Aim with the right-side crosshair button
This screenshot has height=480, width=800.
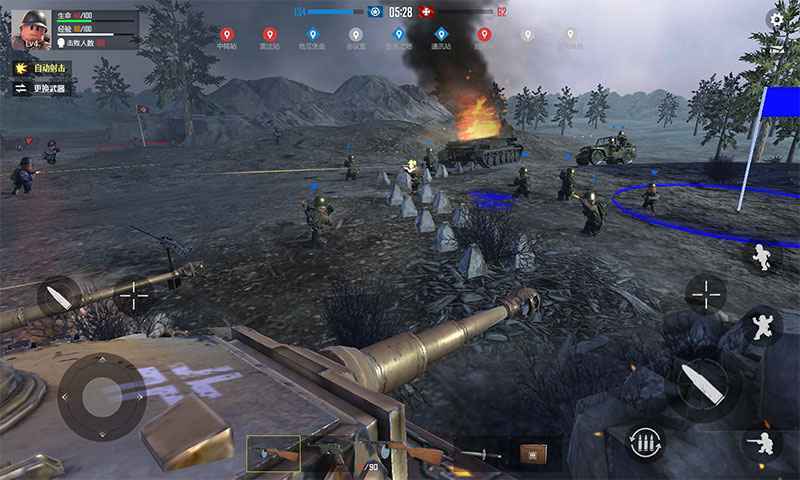(x=706, y=294)
